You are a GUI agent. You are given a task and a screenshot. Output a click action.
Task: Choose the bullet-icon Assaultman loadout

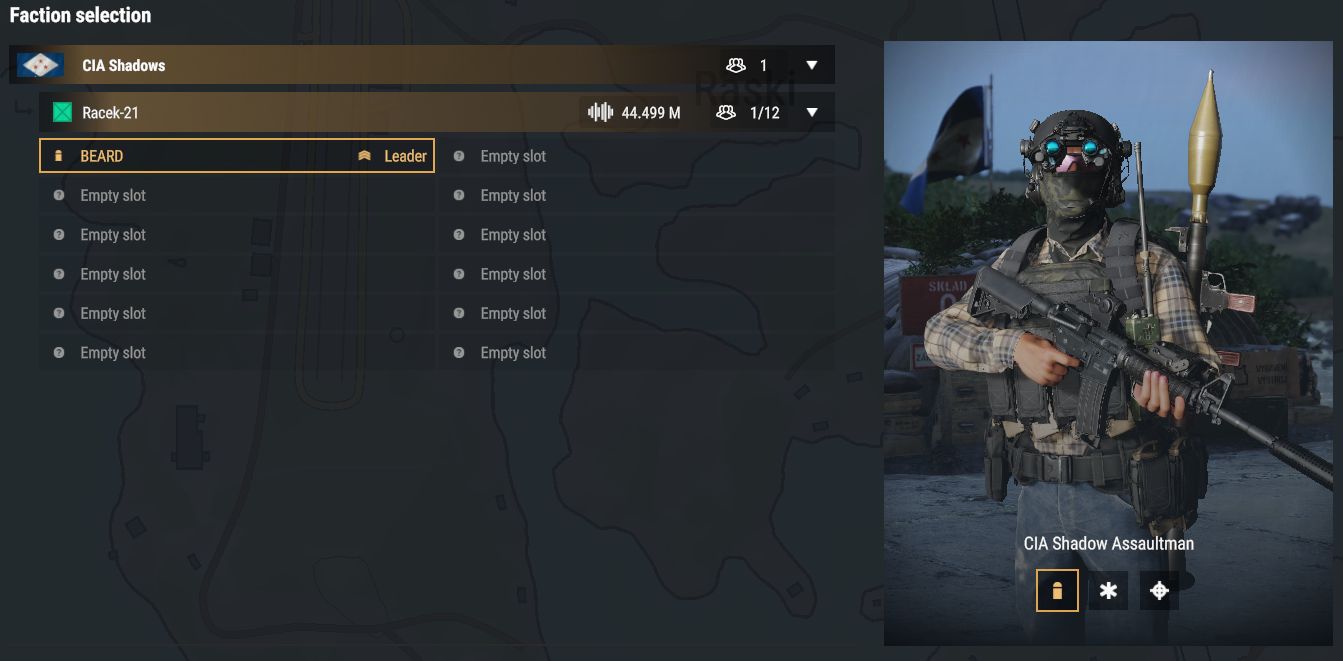[1057, 591]
